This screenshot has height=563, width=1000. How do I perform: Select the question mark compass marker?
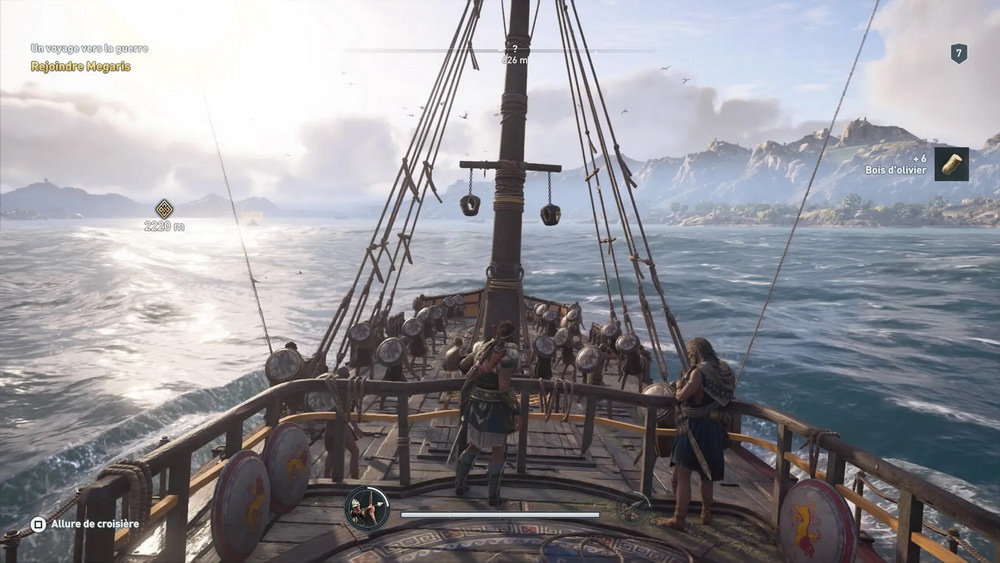pos(515,47)
